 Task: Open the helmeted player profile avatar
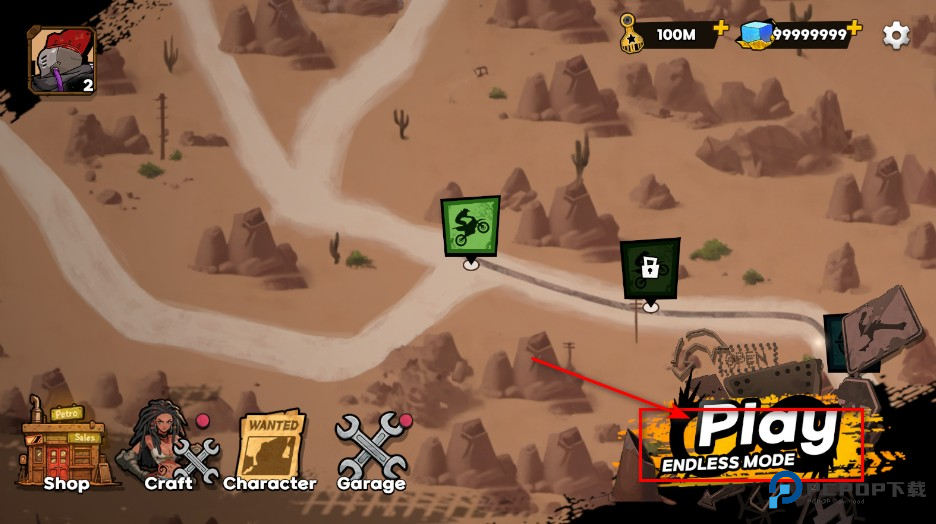pyautogui.click(x=62, y=60)
